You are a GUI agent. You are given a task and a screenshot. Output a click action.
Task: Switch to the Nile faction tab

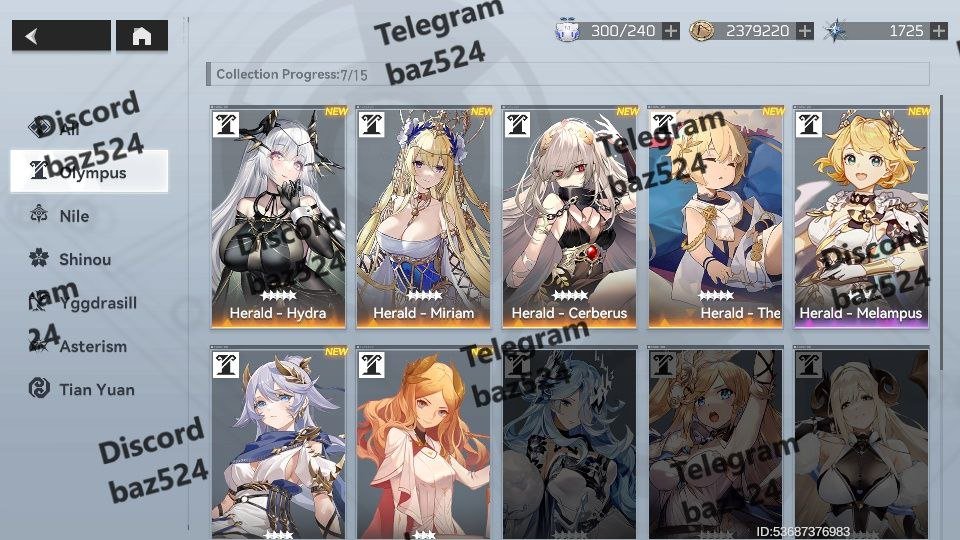pos(74,216)
